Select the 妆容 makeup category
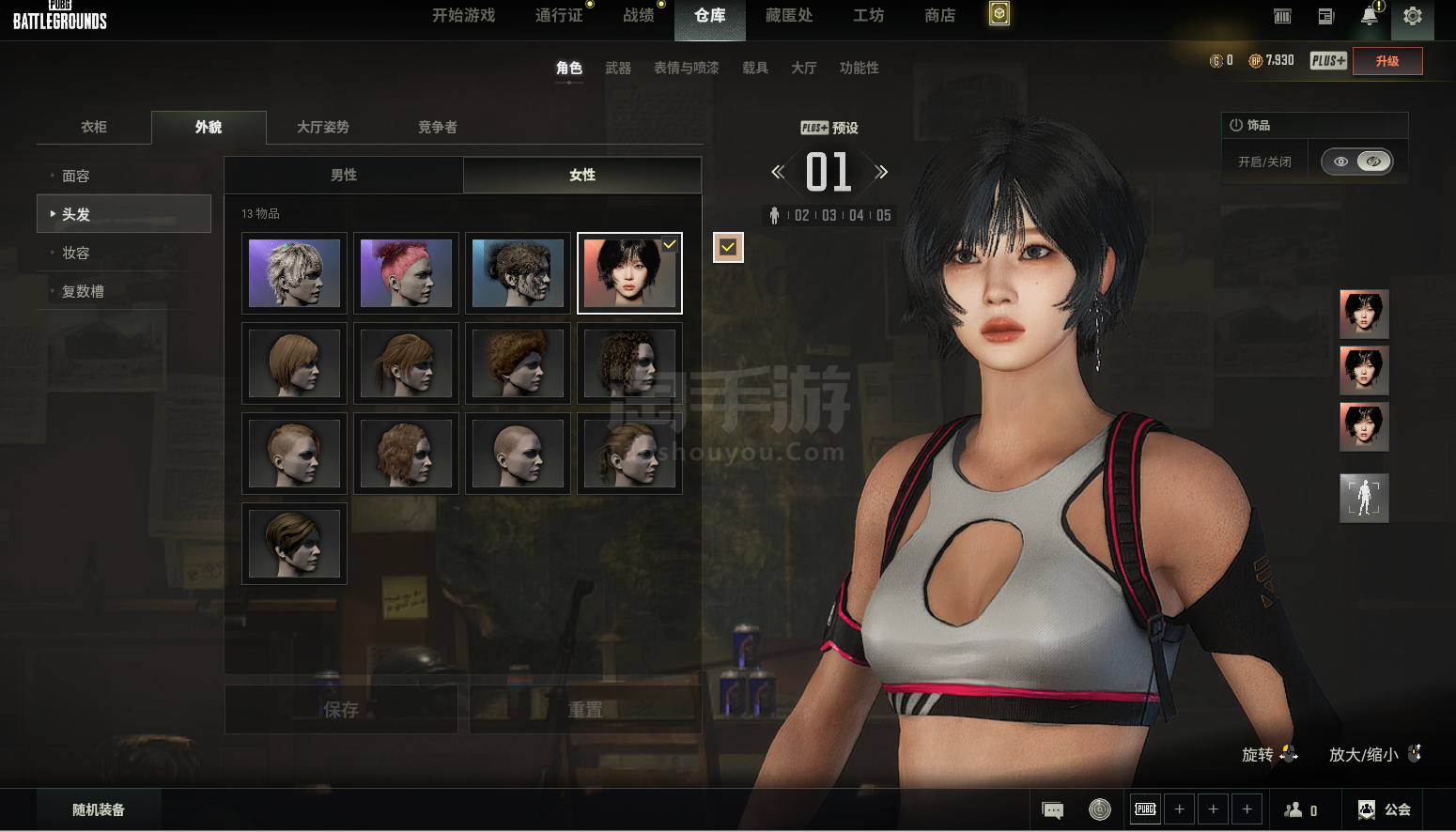Image resolution: width=1456 pixels, height=832 pixels. 76,254
